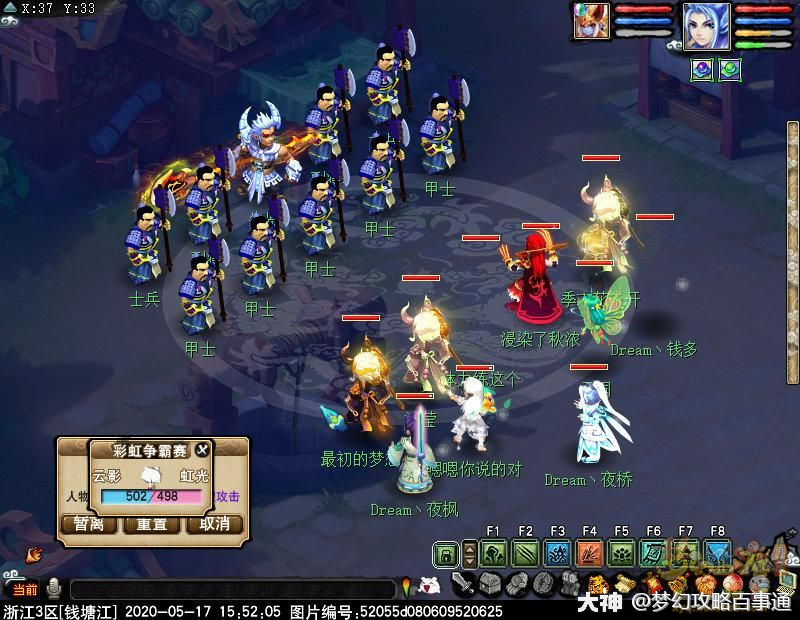
Task: Select the F8 blue wings skill
Action: pos(717,554)
